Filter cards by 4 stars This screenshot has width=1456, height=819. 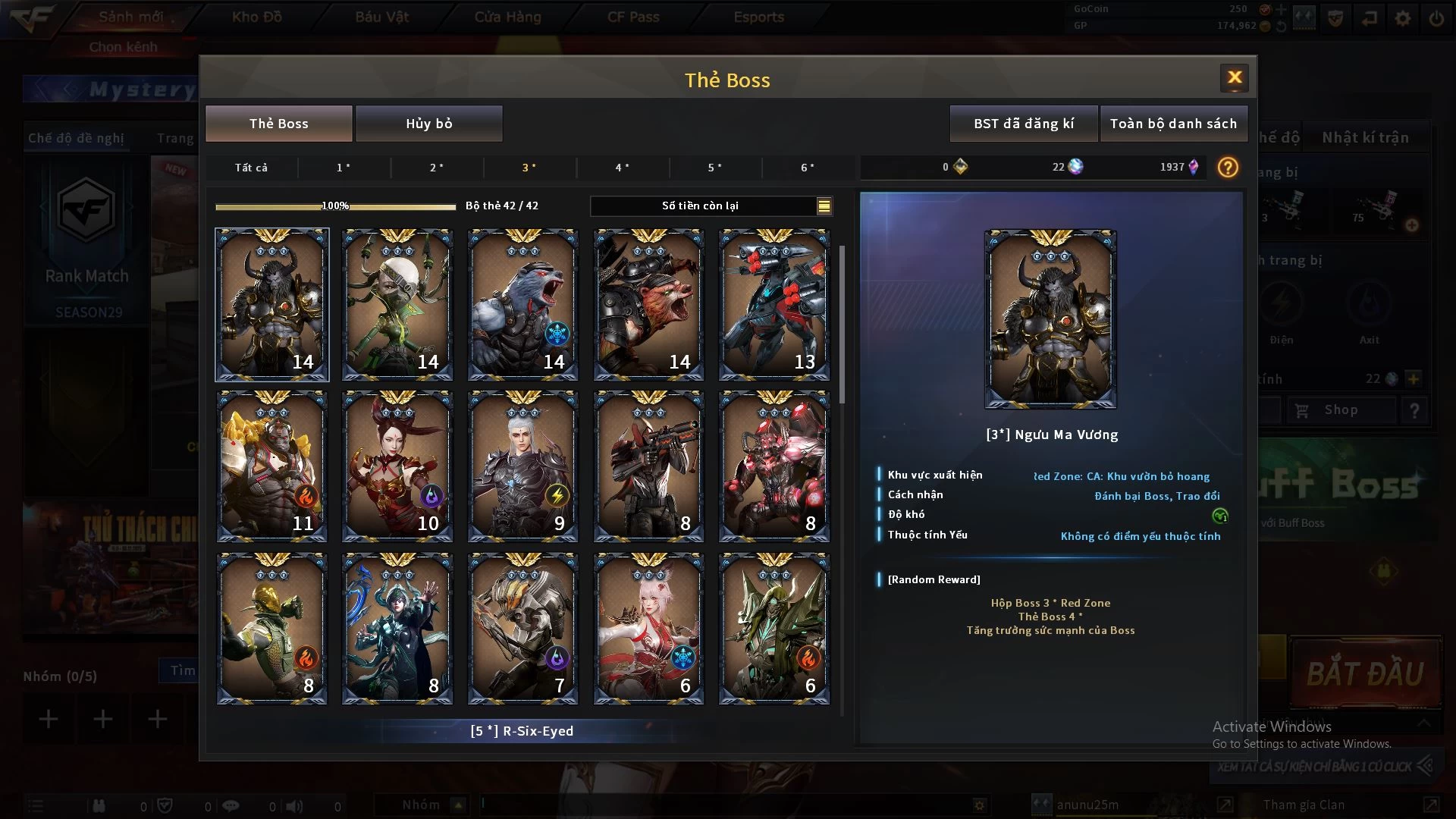point(622,168)
